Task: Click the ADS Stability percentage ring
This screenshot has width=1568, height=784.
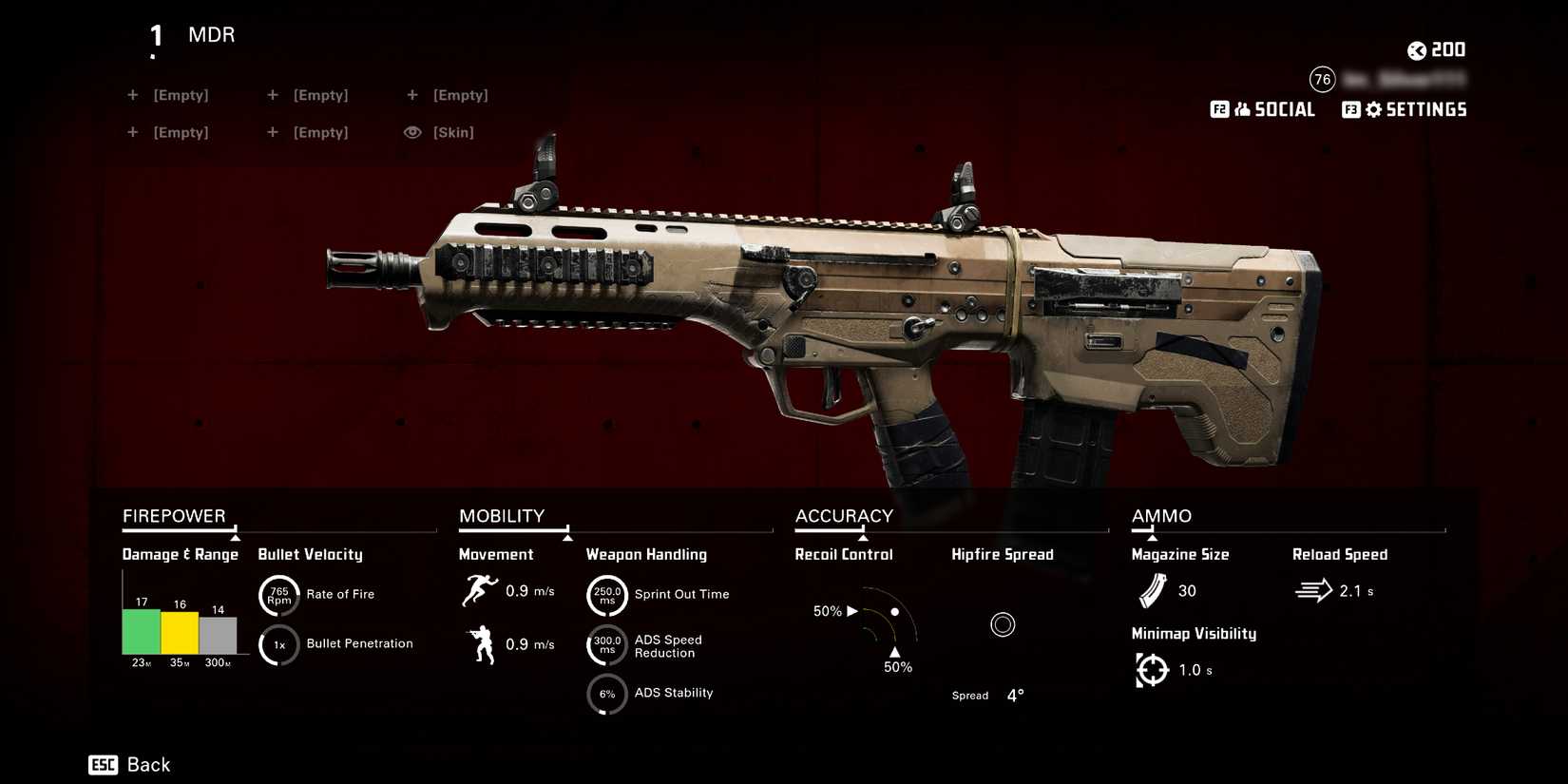Action: click(x=606, y=695)
